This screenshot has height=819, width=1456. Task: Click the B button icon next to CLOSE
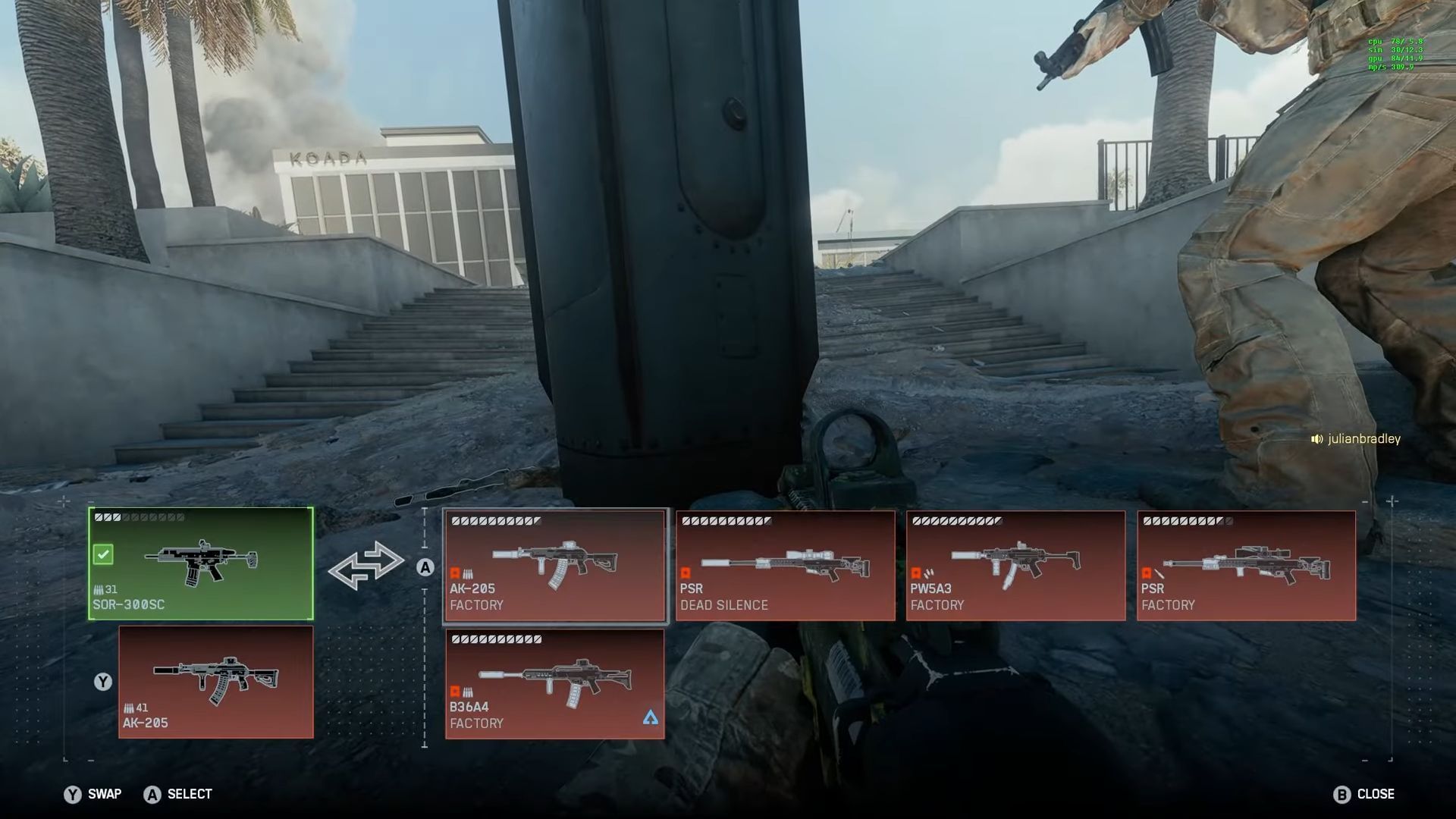1344,794
